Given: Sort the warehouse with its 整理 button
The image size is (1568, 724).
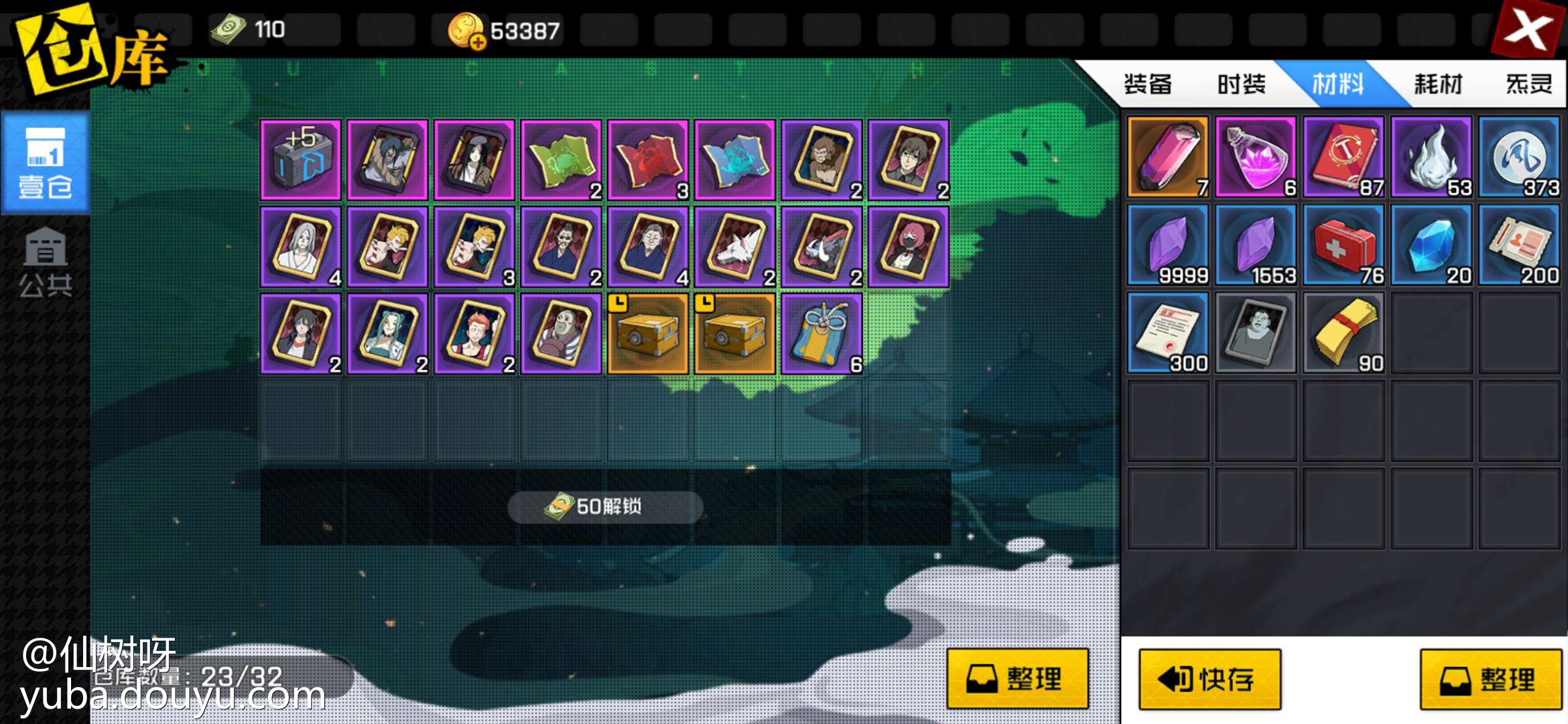Looking at the screenshot, I should (1017, 678).
